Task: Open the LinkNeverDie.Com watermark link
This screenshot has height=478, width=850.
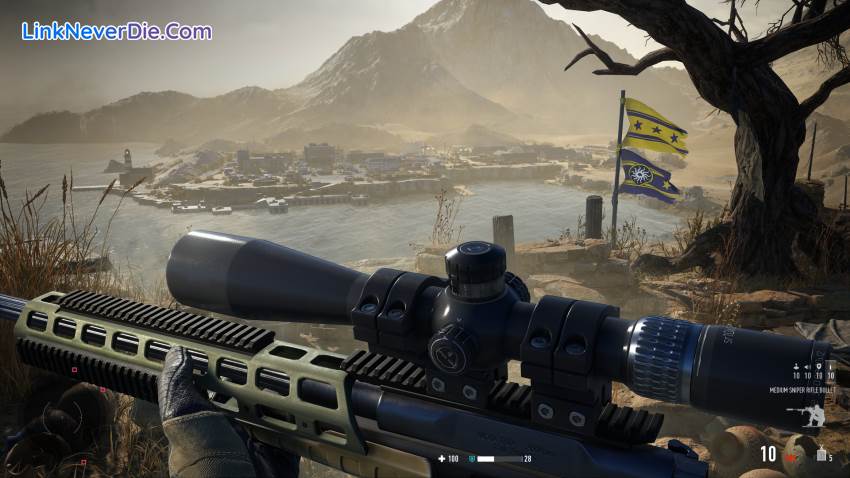Action: (x=117, y=31)
